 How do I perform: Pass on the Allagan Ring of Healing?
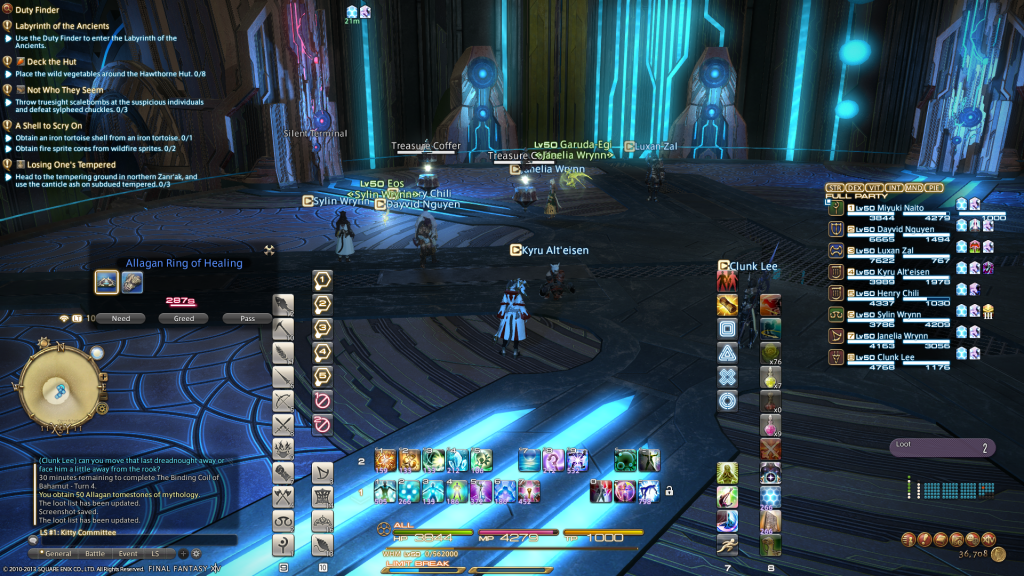point(247,318)
